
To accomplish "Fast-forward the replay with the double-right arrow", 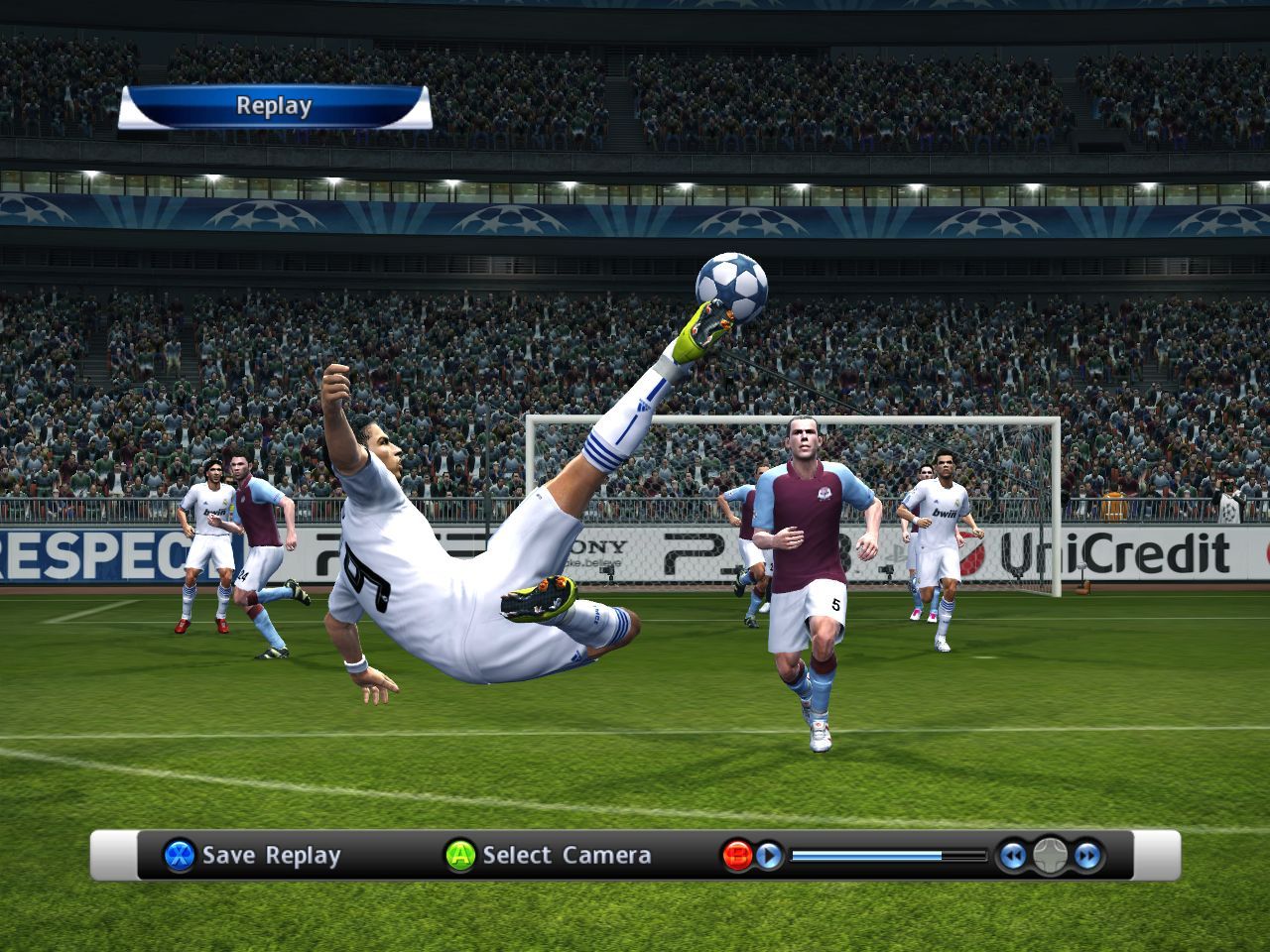I will (1087, 855).
